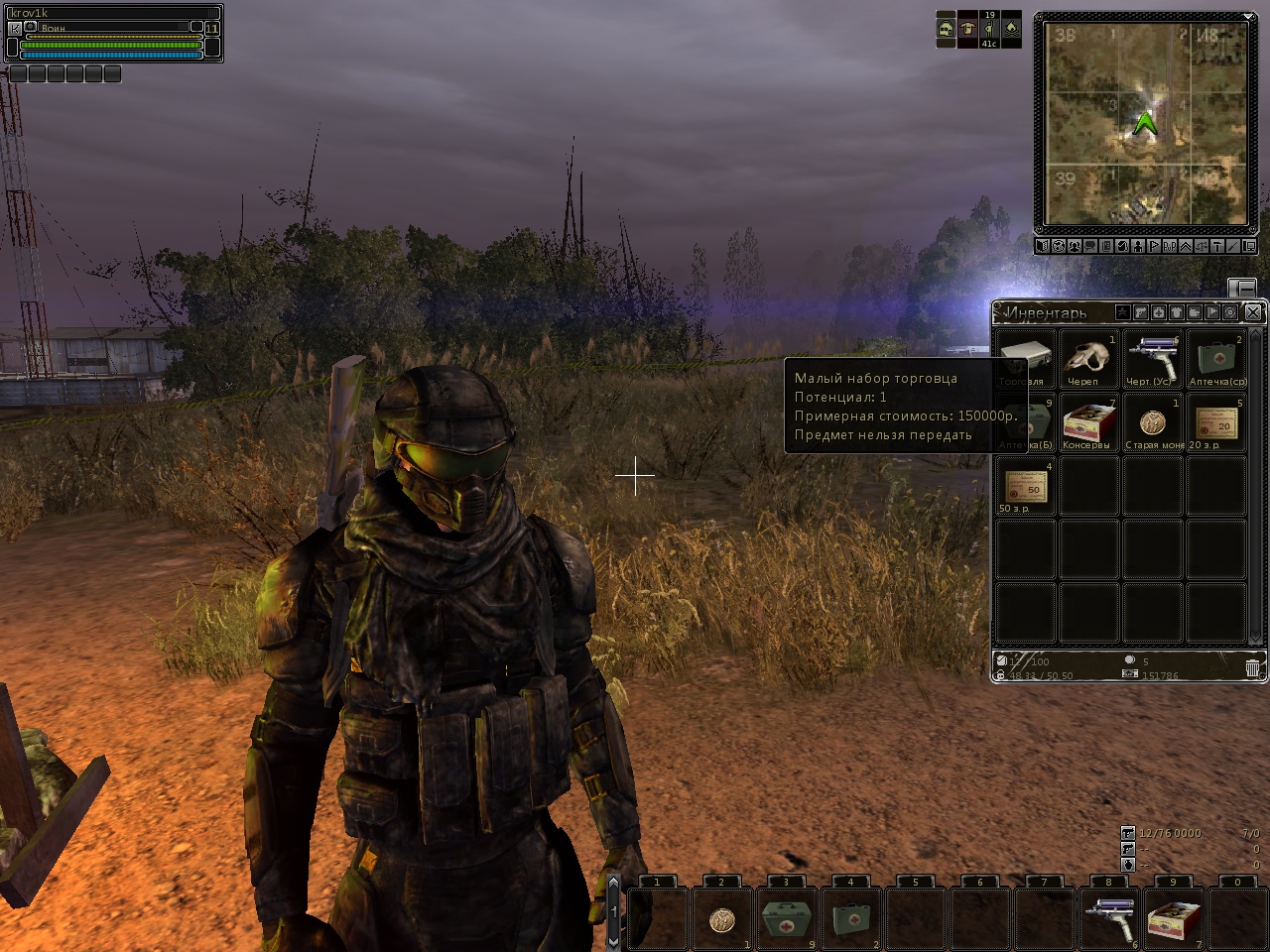Use the large medkit in hotbar slot 3
The width and height of the screenshot is (1270, 952).
click(786, 918)
